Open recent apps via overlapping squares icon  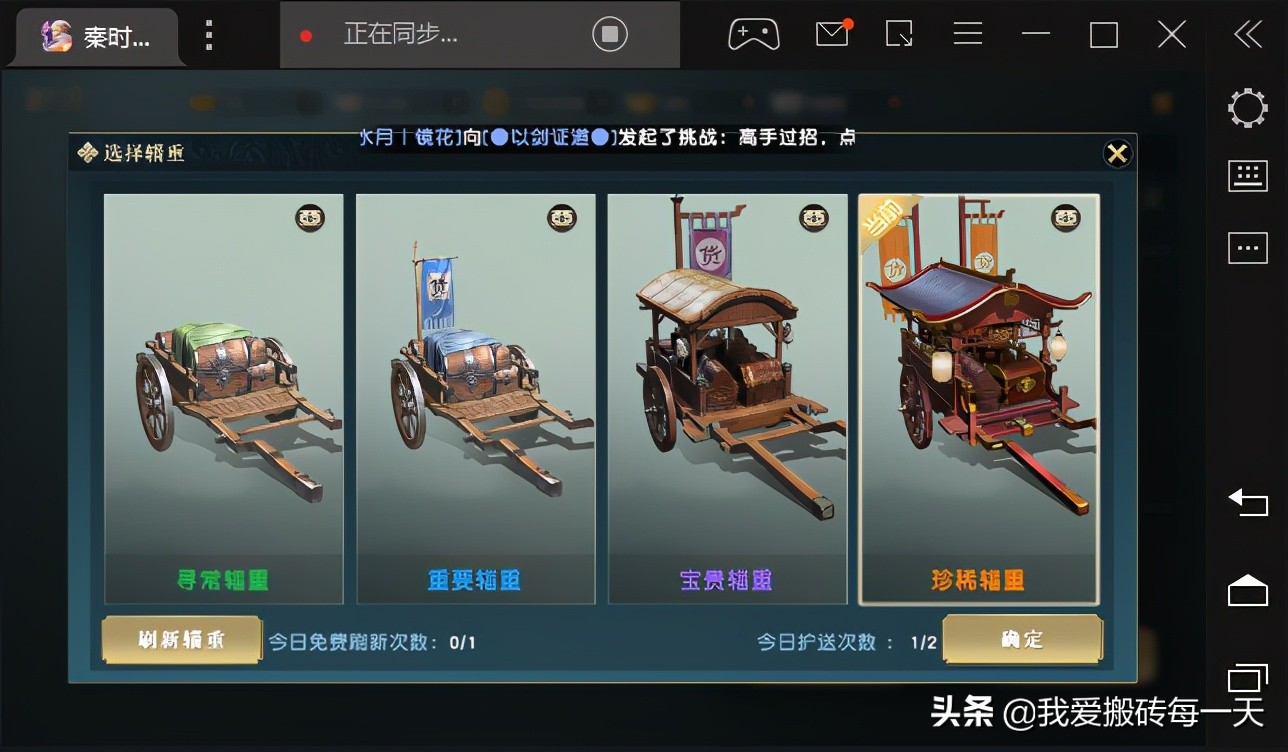pyautogui.click(x=1246, y=676)
